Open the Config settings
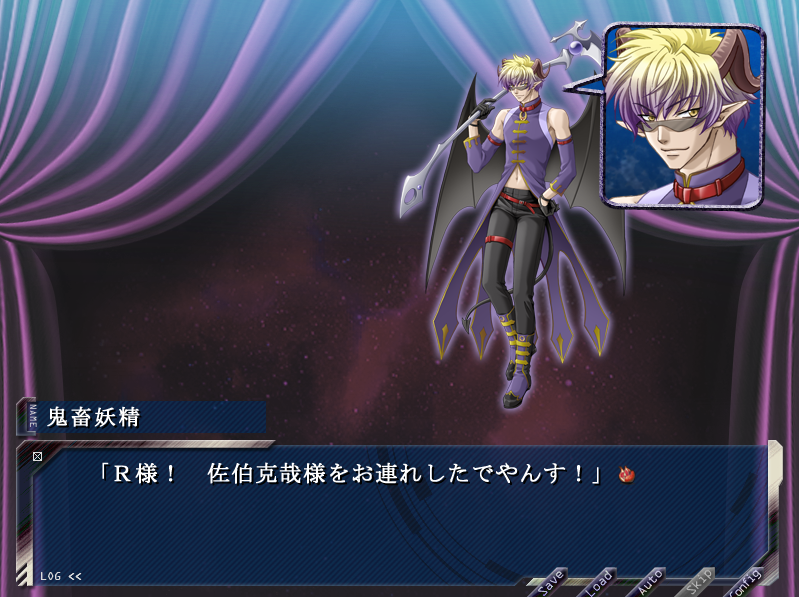The image size is (799, 597). [747, 582]
